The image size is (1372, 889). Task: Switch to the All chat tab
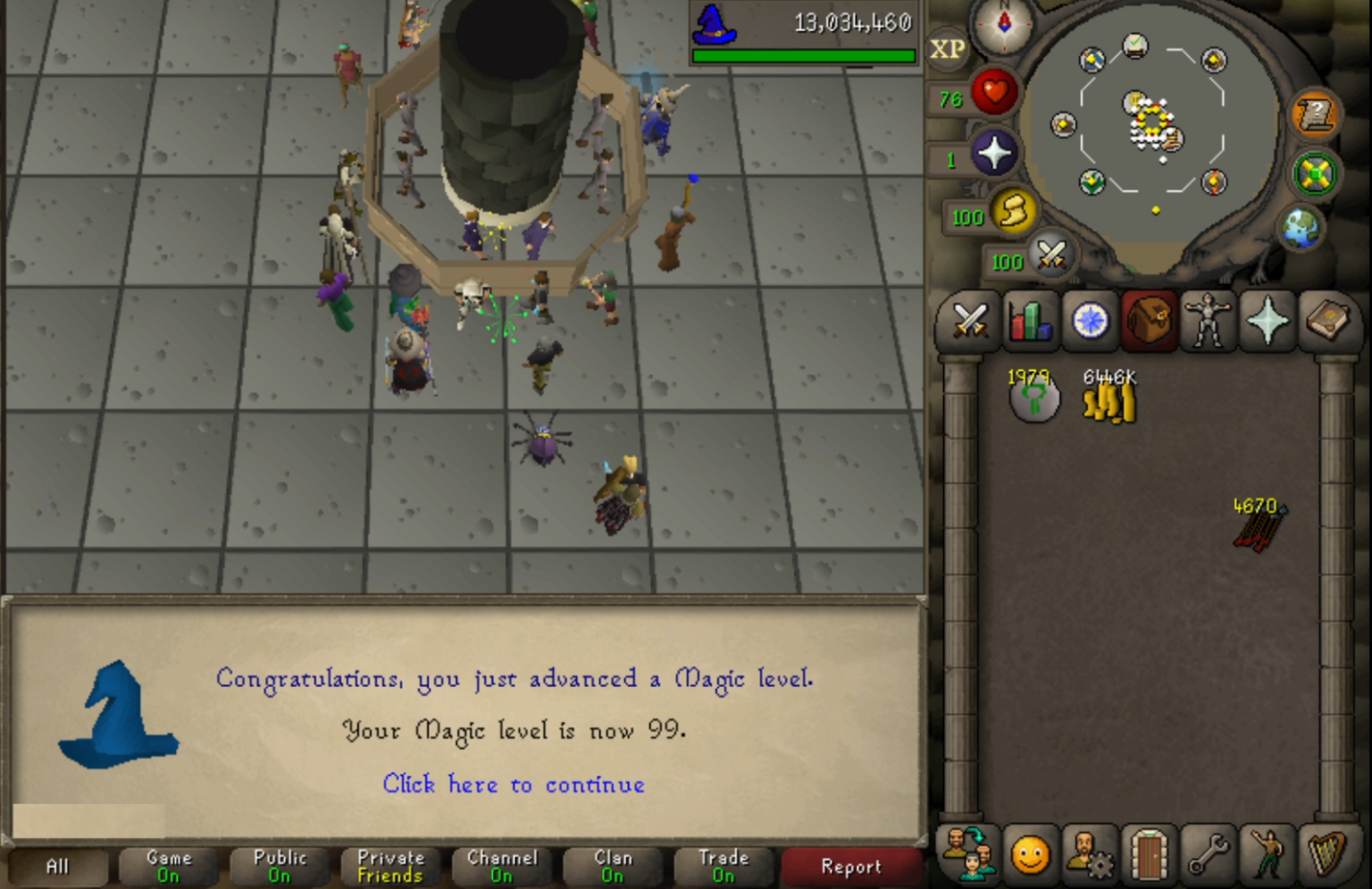(x=56, y=865)
